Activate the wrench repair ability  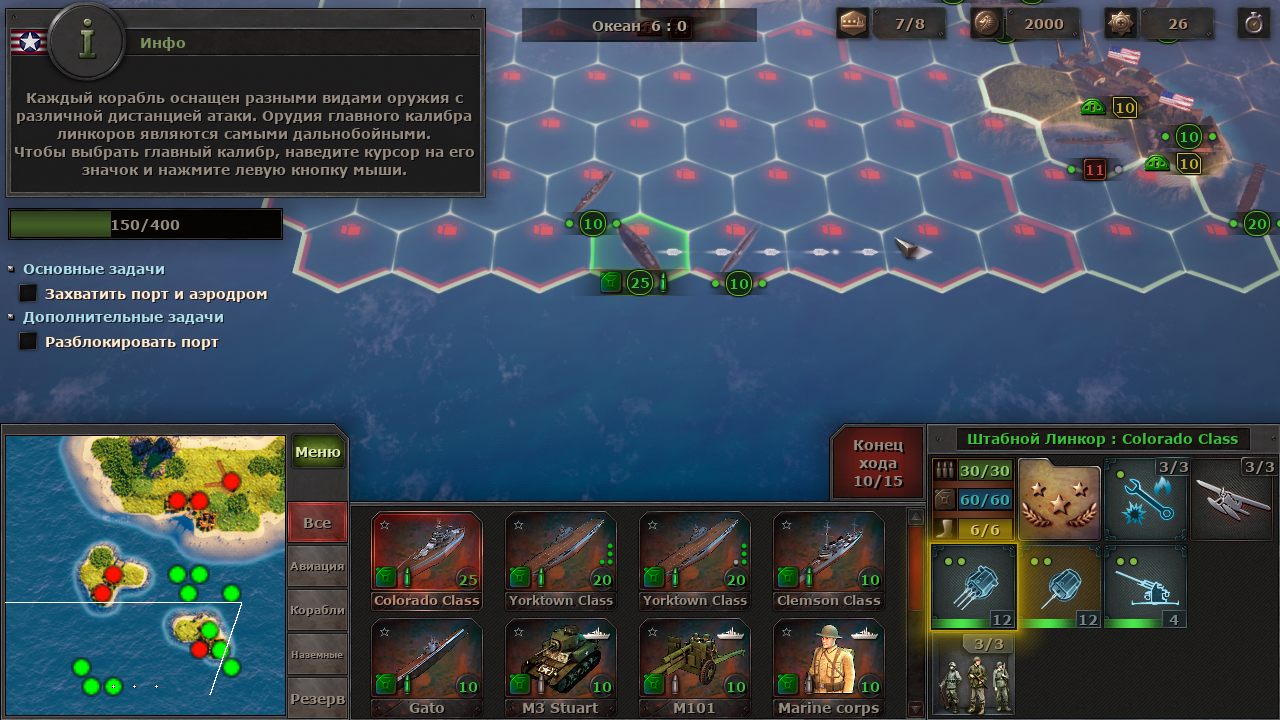point(1146,499)
